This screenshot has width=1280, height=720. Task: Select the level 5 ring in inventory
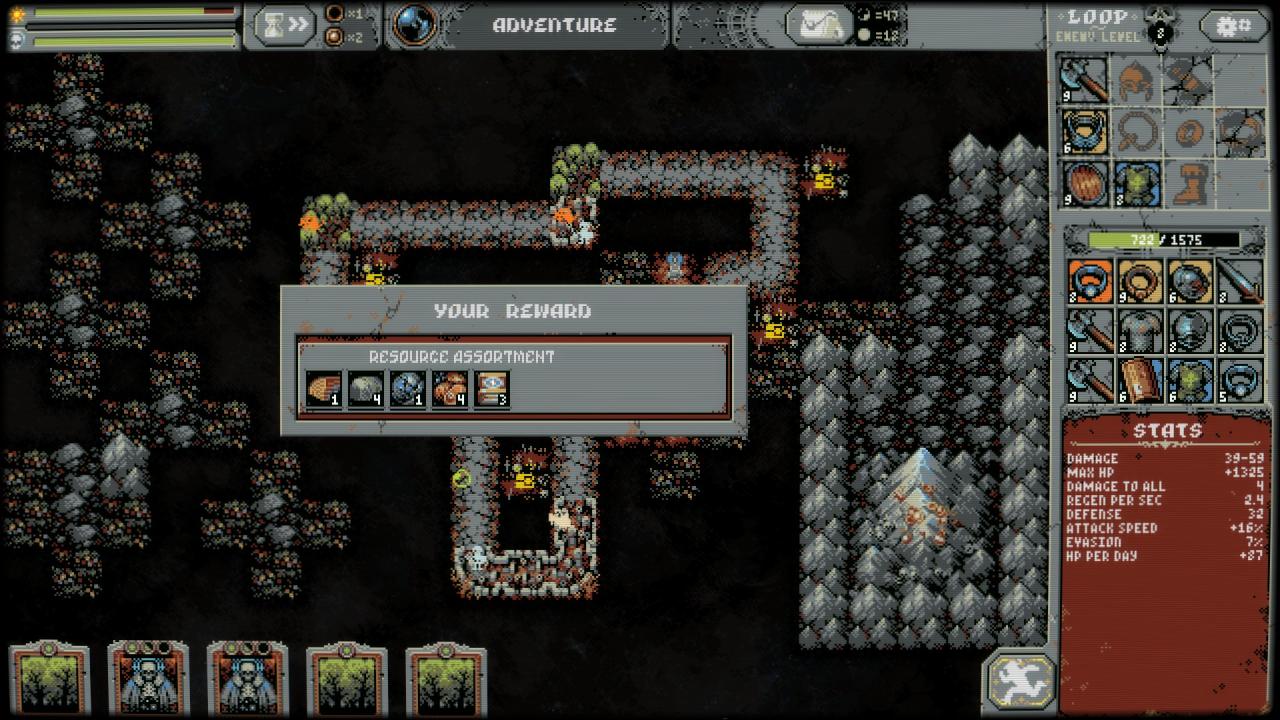click(x=1240, y=381)
